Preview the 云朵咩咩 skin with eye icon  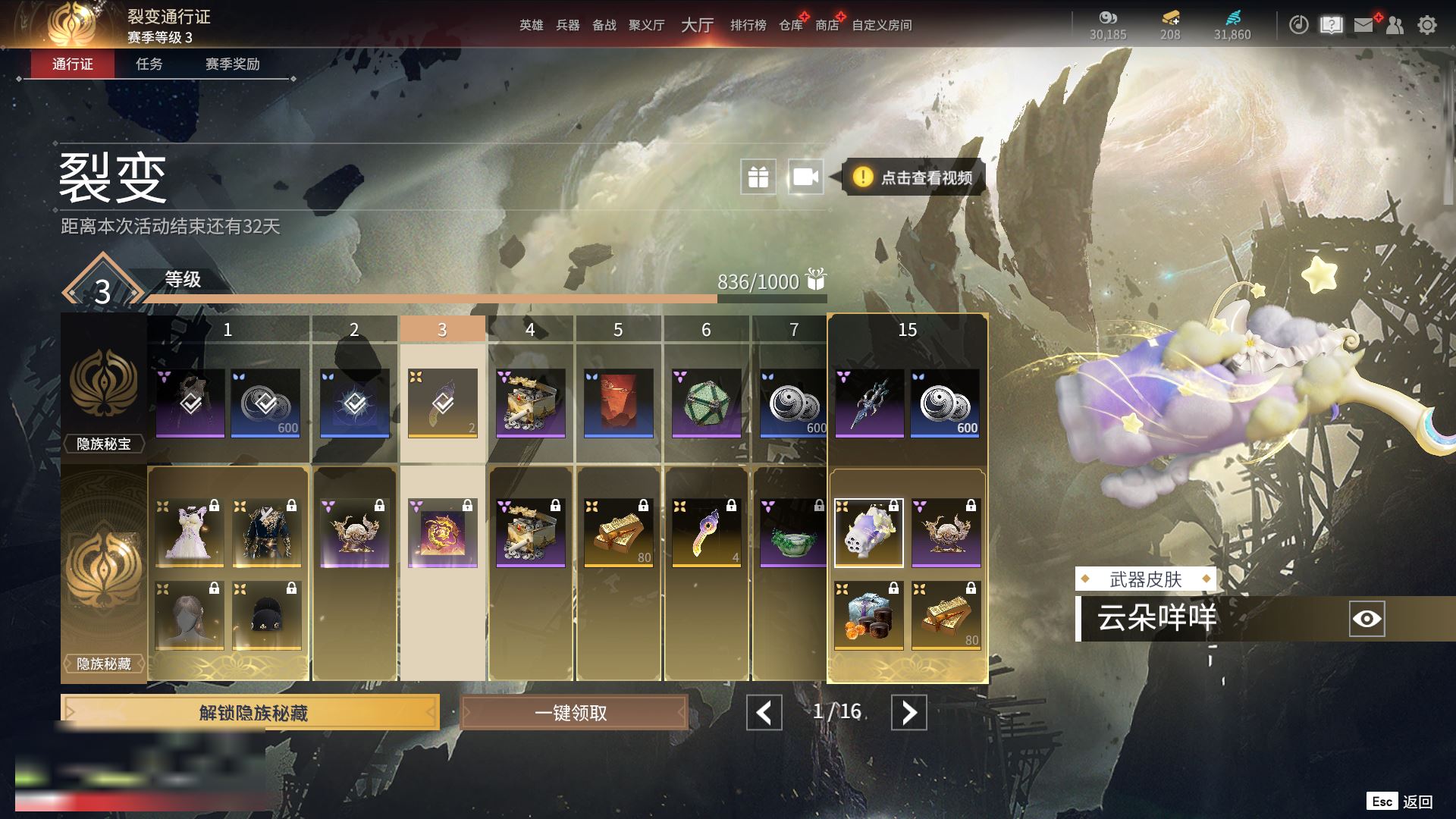(x=1367, y=619)
